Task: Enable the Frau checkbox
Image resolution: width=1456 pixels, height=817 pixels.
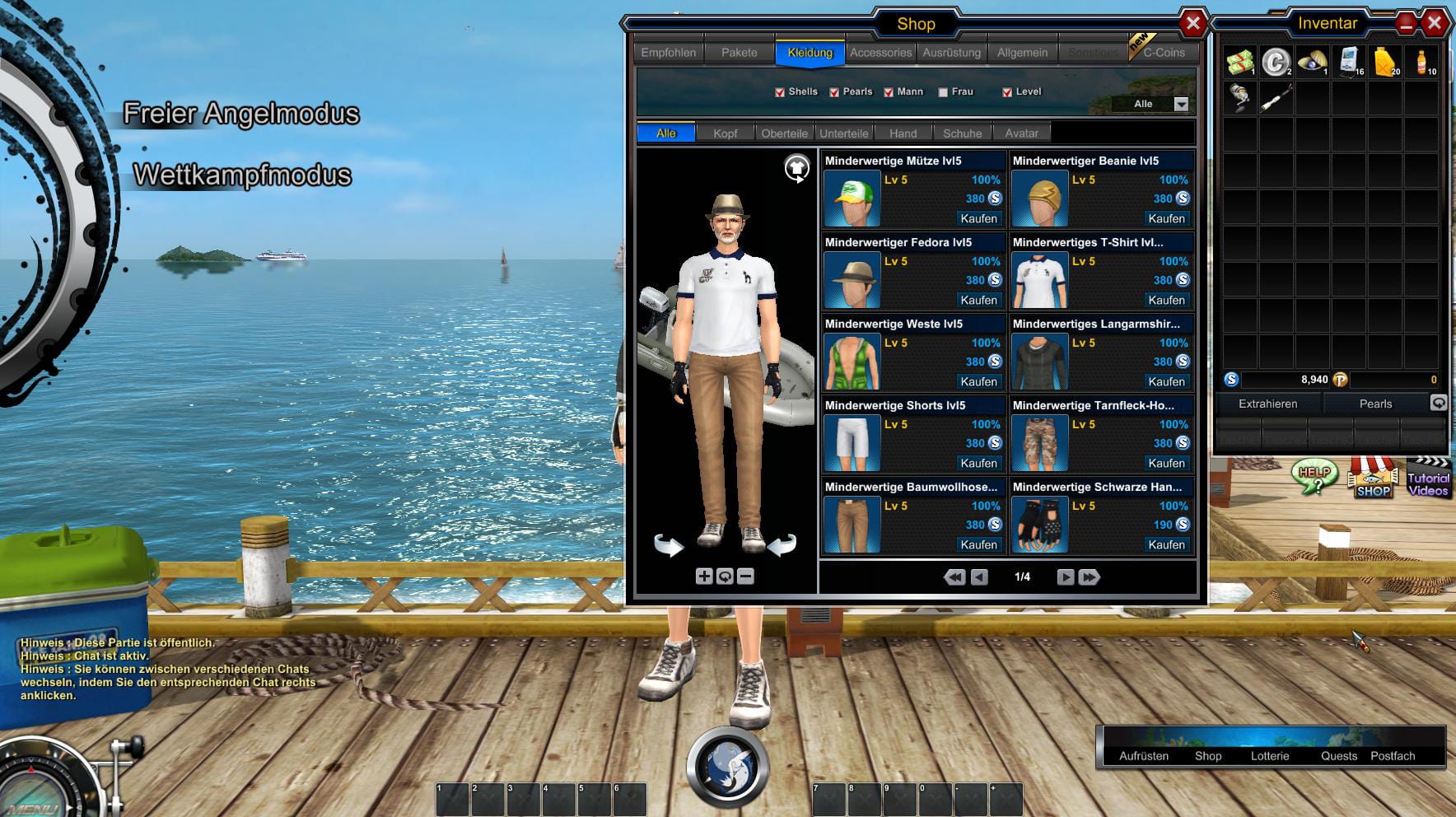Action: (x=943, y=91)
